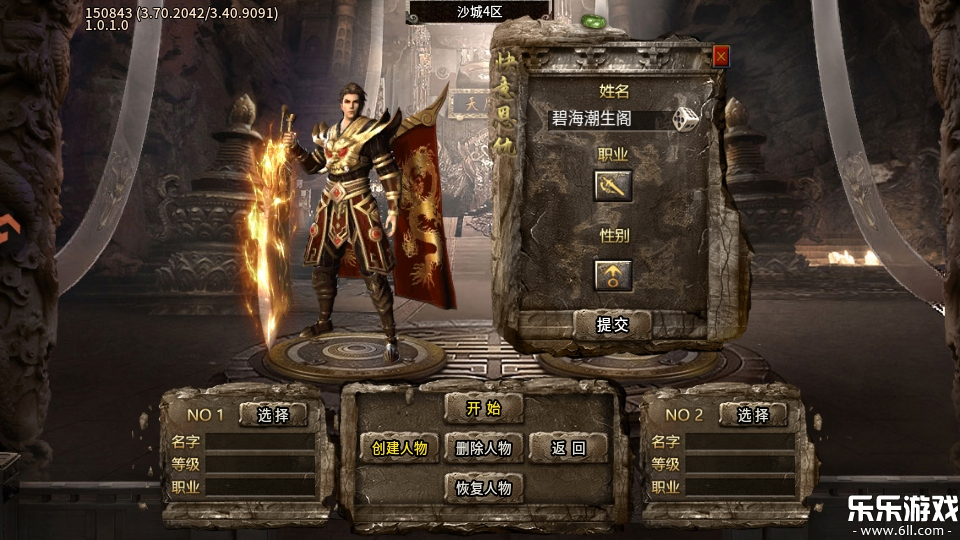Go back with the 返回 button
The width and height of the screenshot is (960, 540).
pyautogui.click(x=568, y=448)
